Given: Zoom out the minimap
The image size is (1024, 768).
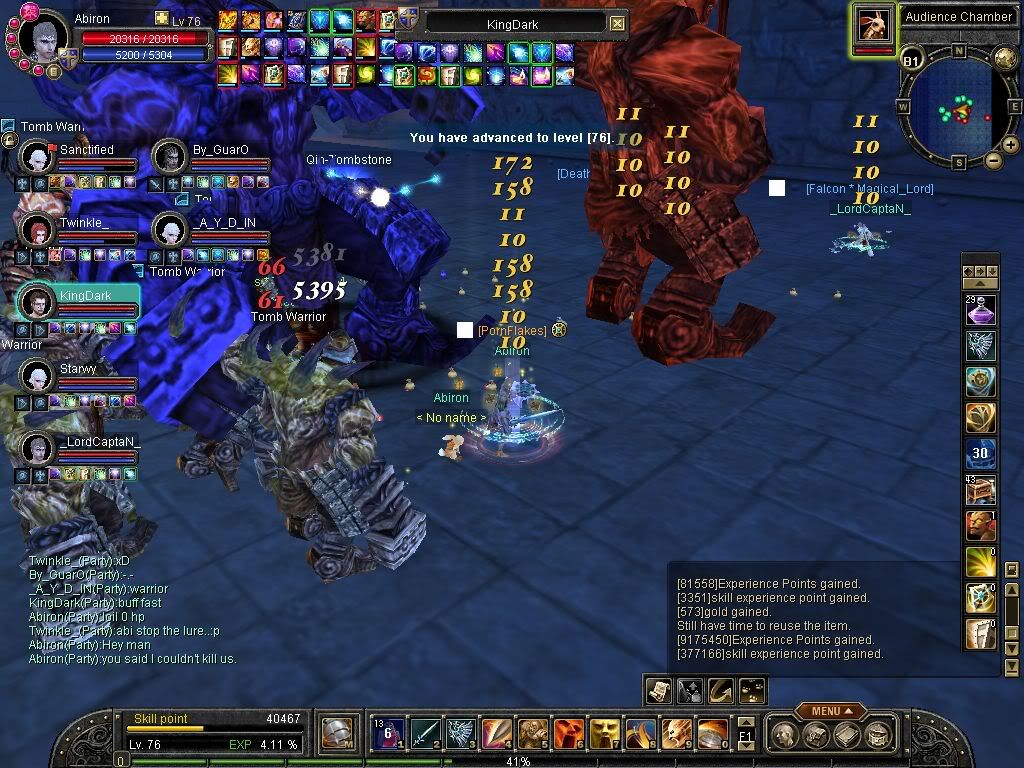Looking at the screenshot, I should click(994, 159).
